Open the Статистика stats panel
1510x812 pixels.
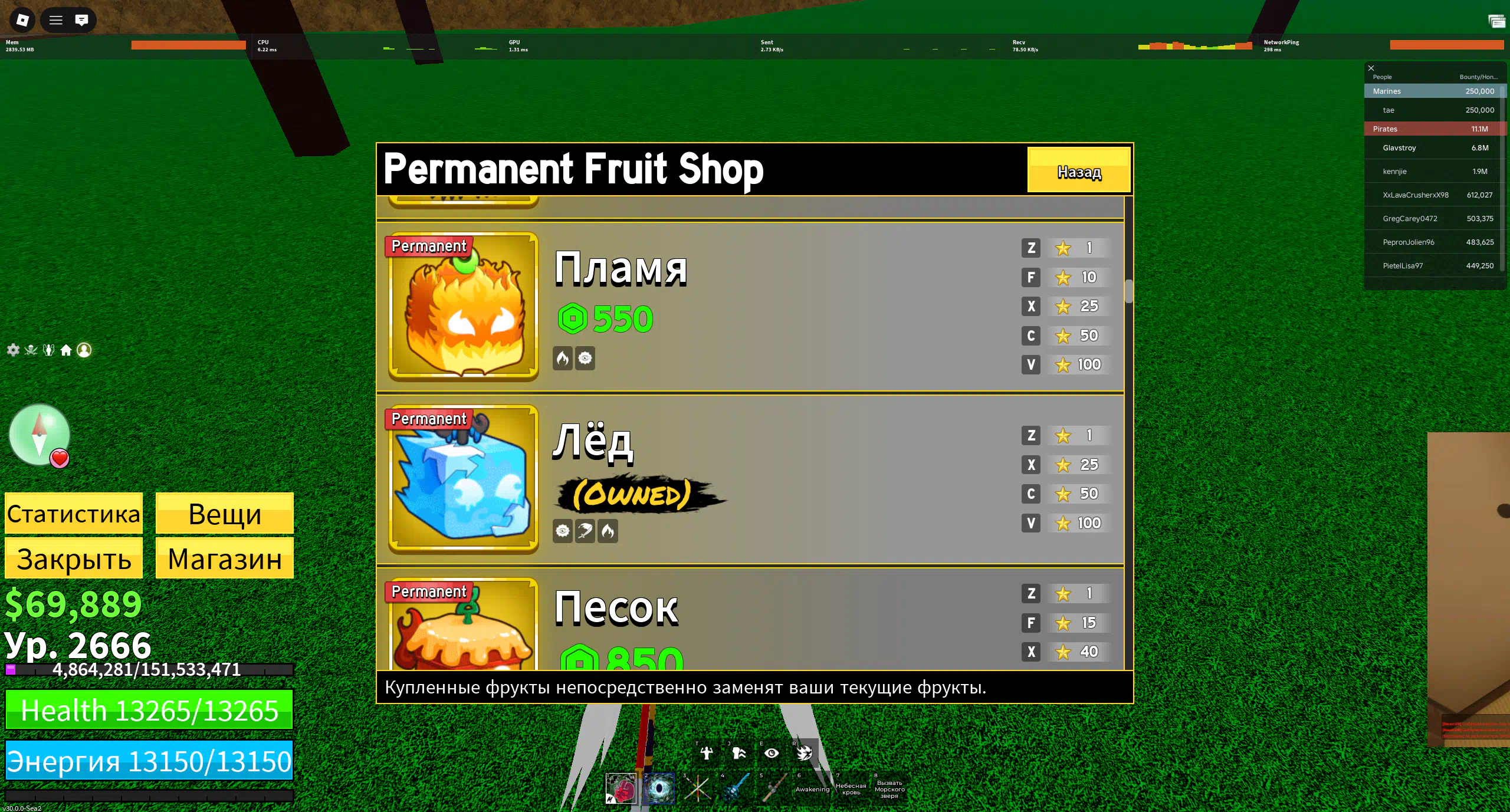(74, 514)
